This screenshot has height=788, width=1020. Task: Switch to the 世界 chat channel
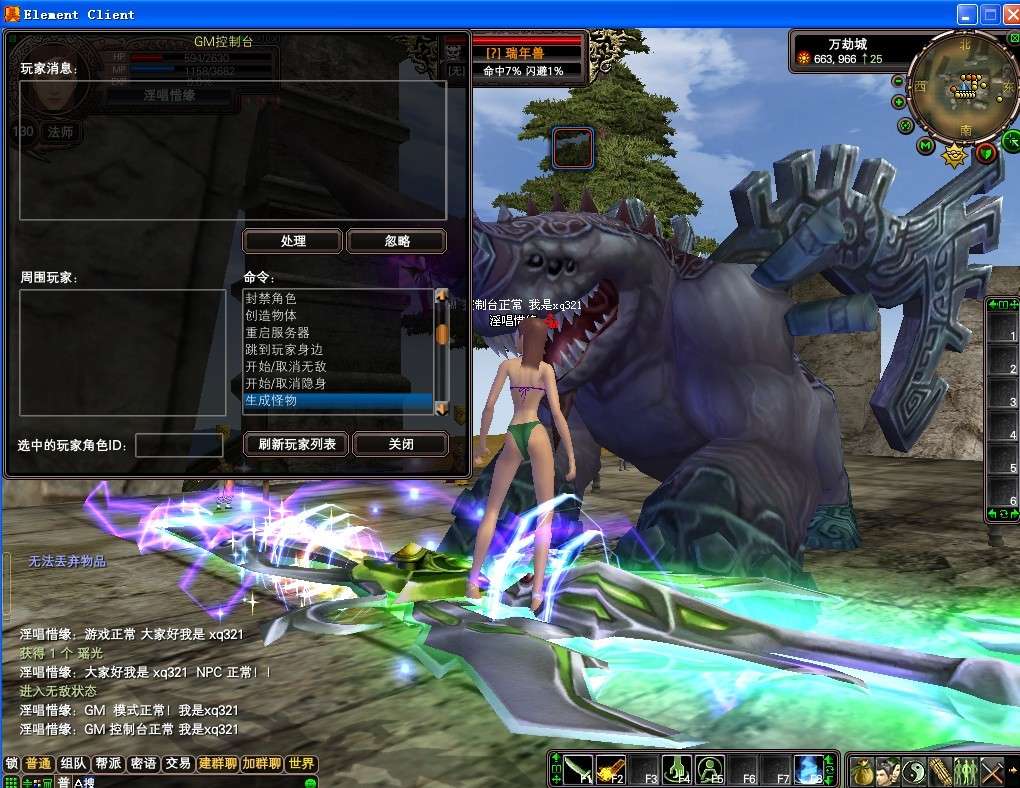coord(301,764)
